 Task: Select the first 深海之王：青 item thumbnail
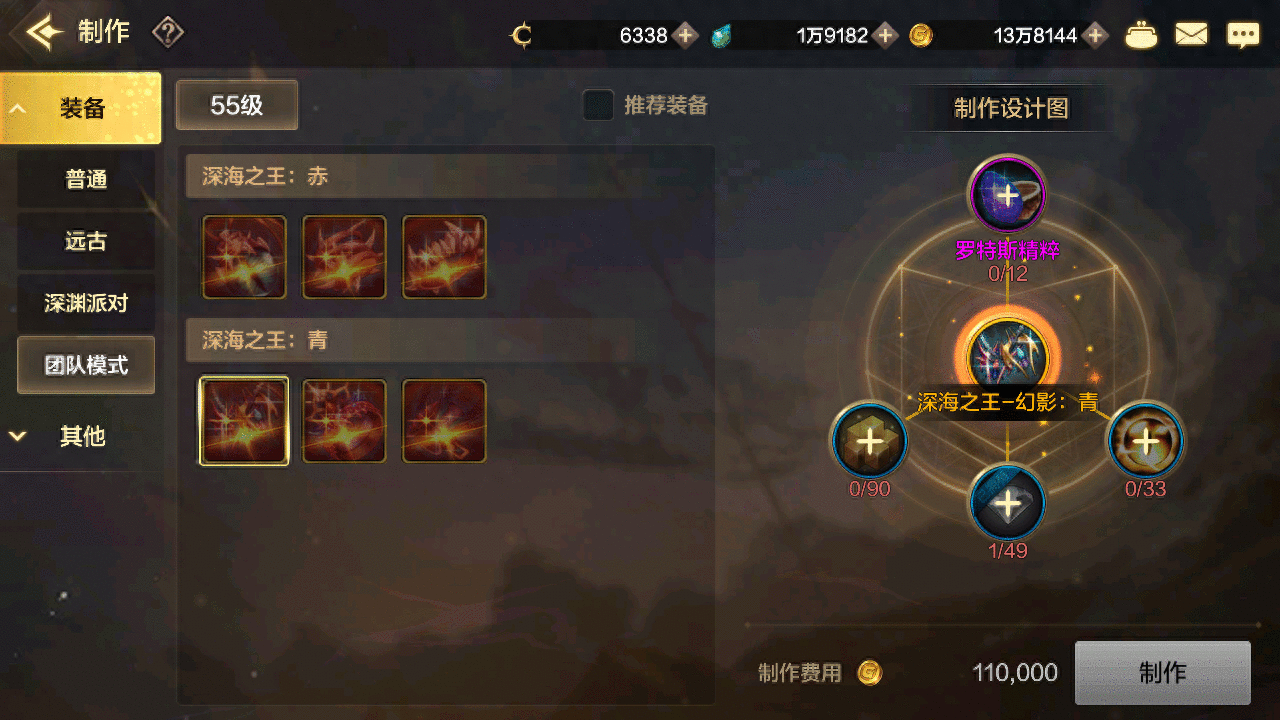pos(243,420)
